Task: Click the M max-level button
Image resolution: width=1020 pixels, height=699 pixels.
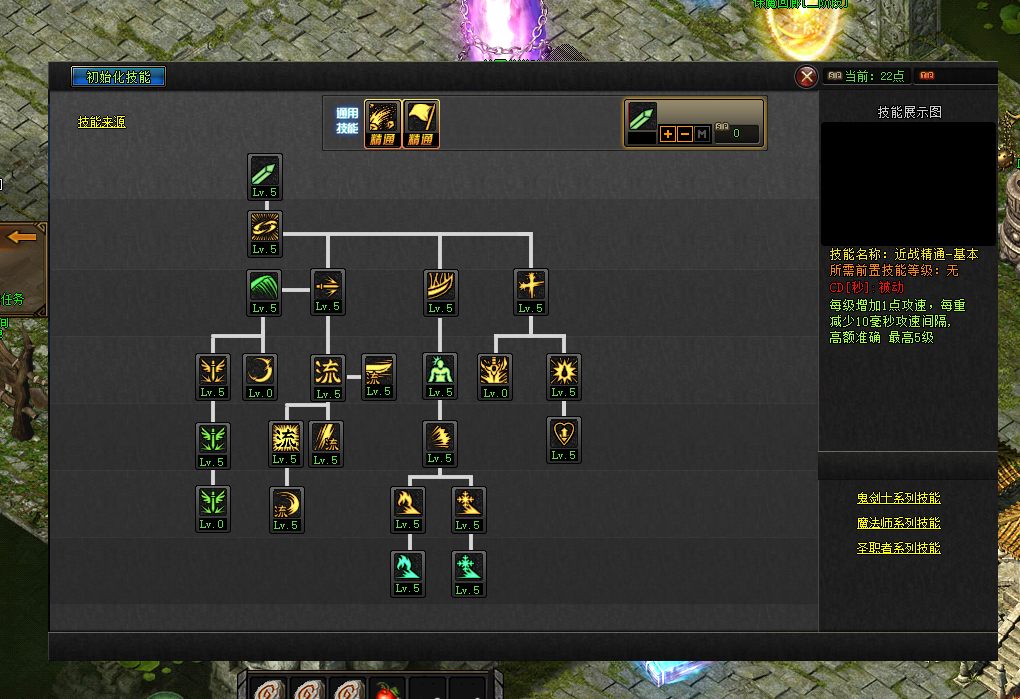Action: (x=702, y=134)
